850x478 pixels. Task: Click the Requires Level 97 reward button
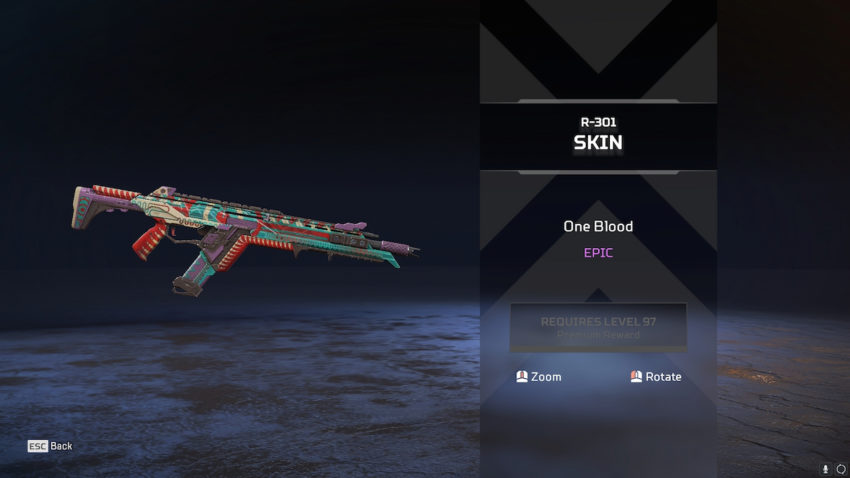pyautogui.click(x=598, y=327)
